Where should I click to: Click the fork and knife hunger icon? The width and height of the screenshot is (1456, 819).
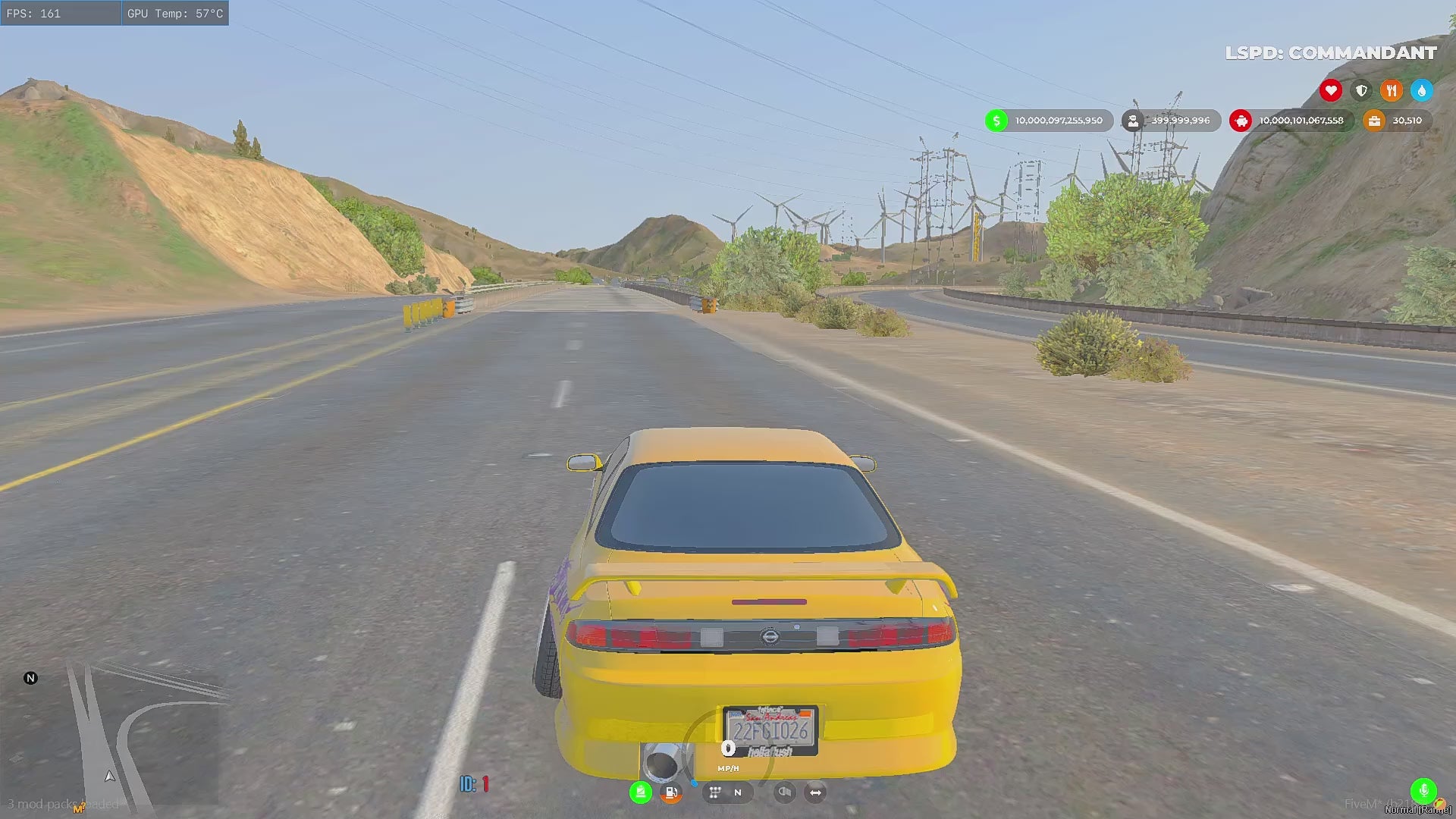click(1392, 91)
